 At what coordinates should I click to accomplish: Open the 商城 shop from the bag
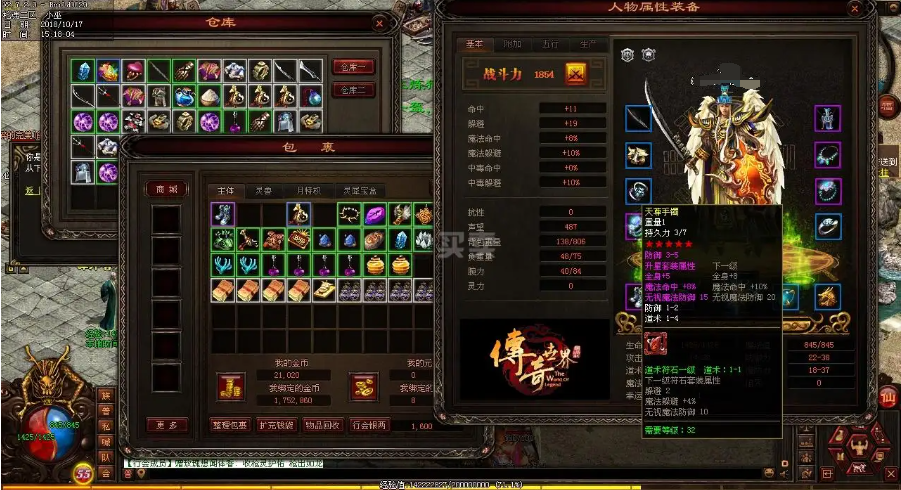[x=166, y=189]
